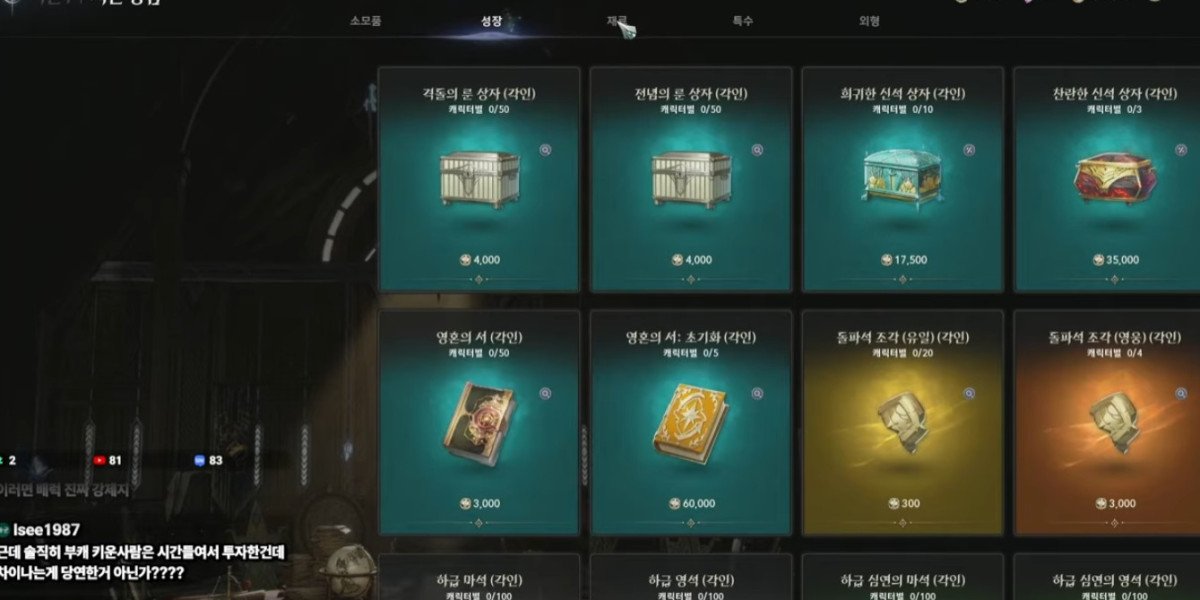Select the 찬란한 신석 상자 red chest
1200x600 pixels.
tap(1107, 180)
